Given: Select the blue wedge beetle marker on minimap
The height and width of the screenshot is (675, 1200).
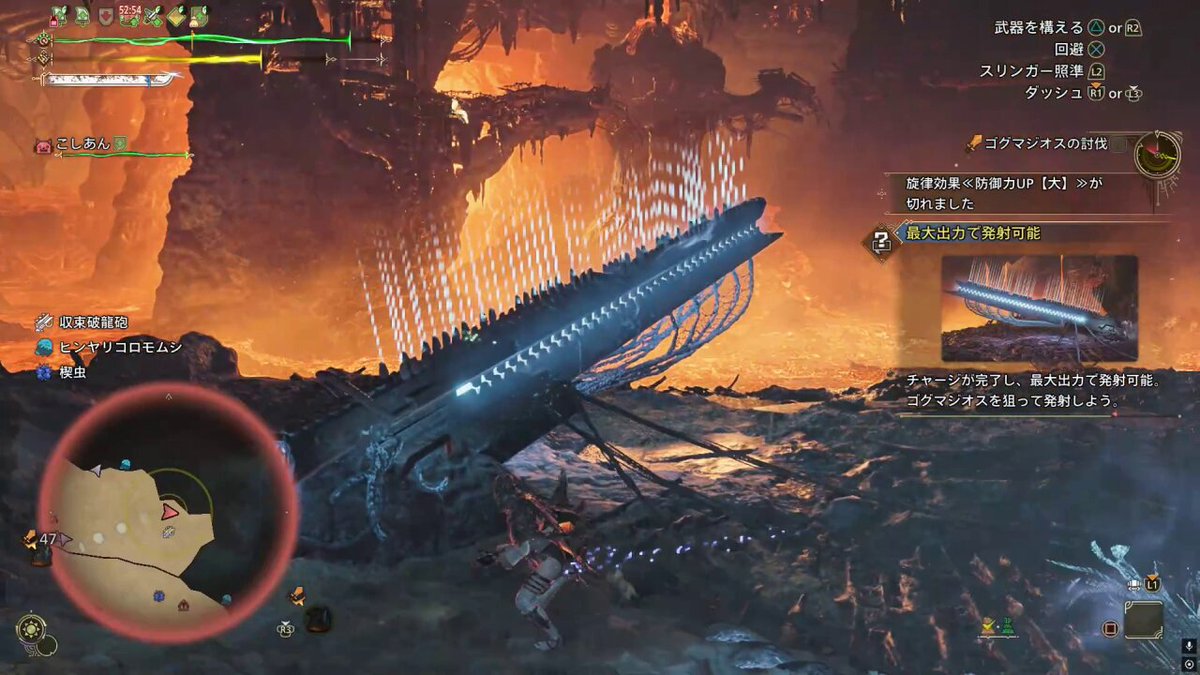Looking at the screenshot, I should tap(158, 596).
